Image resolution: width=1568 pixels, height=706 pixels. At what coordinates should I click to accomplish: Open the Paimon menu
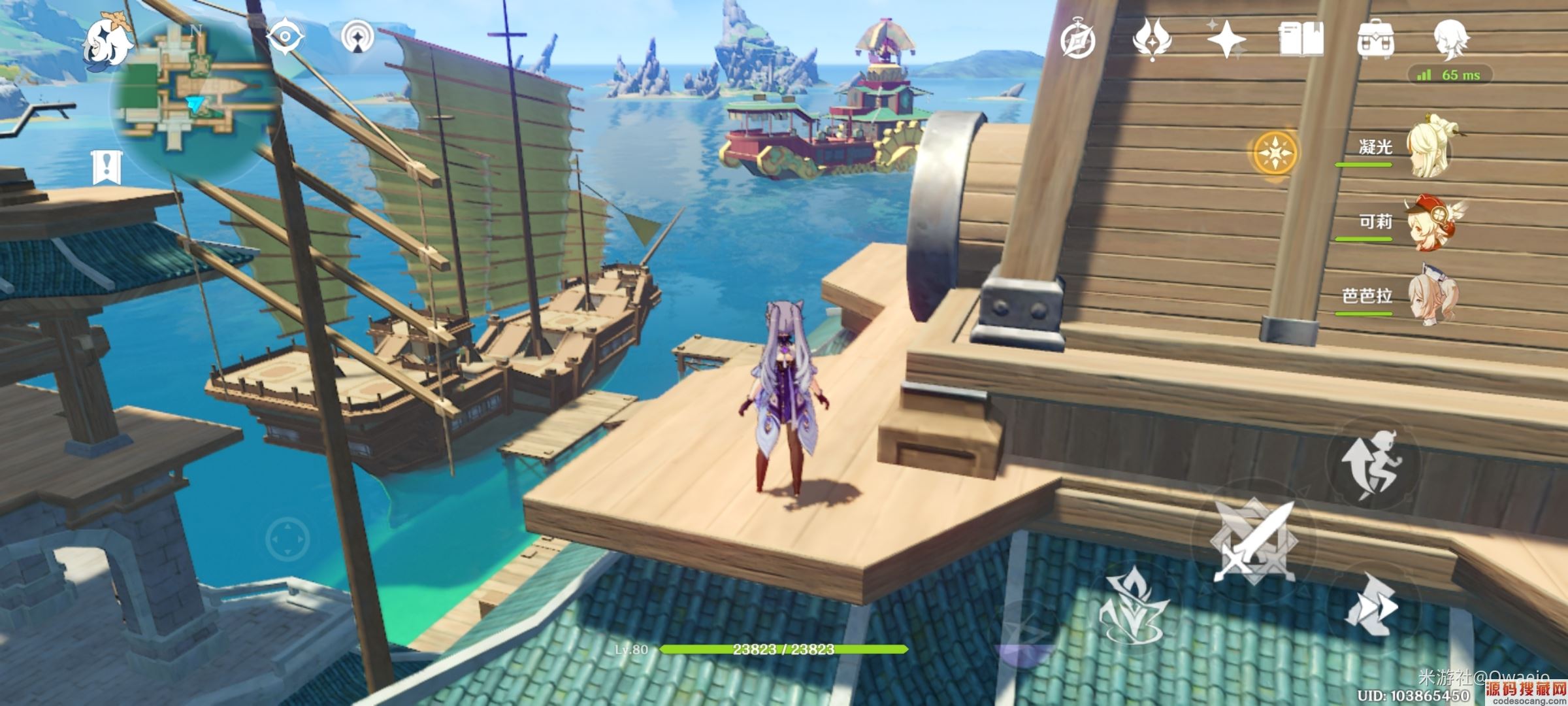[106, 43]
